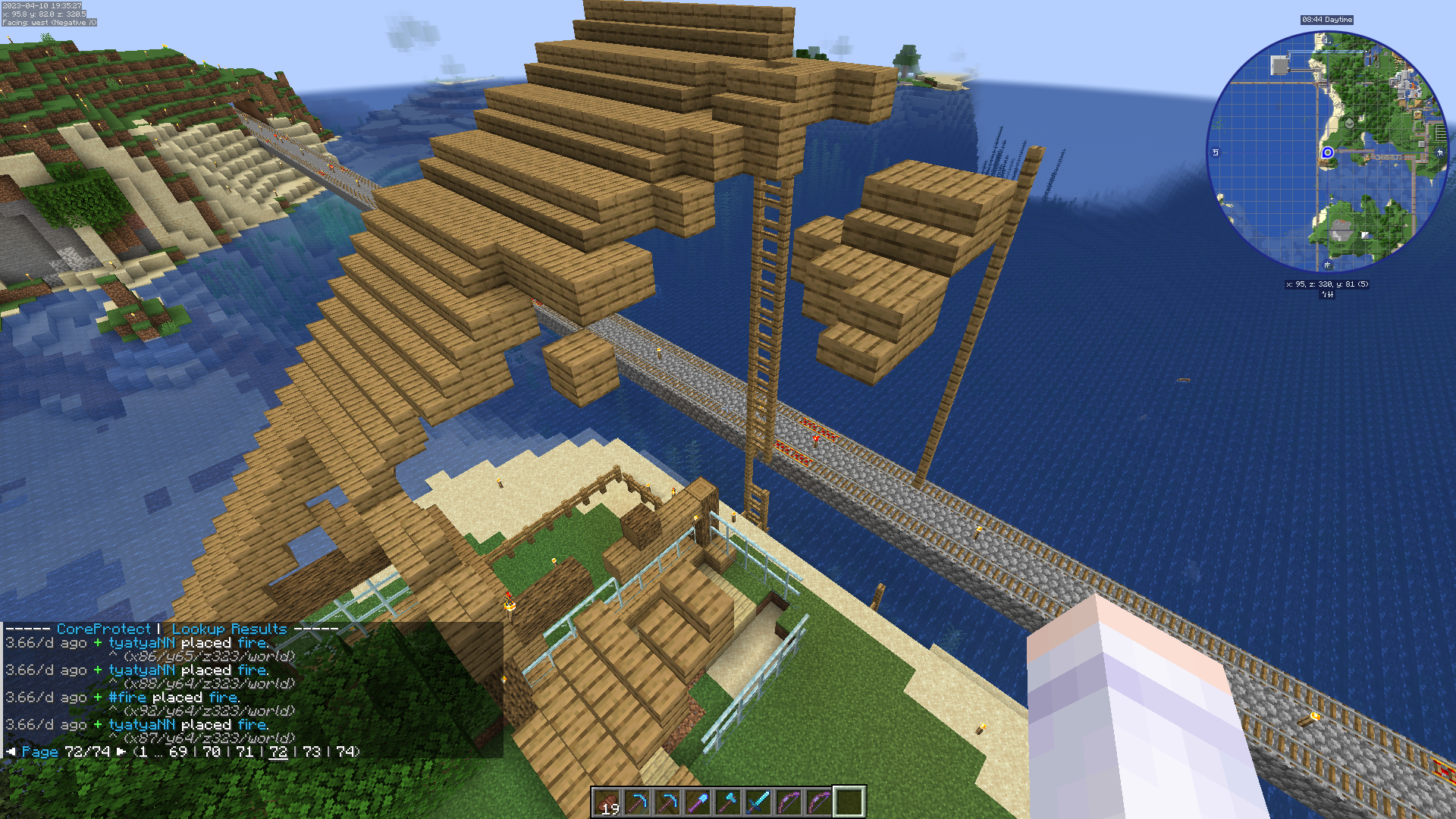
Task: Click the circular minimap
Action: [1327, 152]
